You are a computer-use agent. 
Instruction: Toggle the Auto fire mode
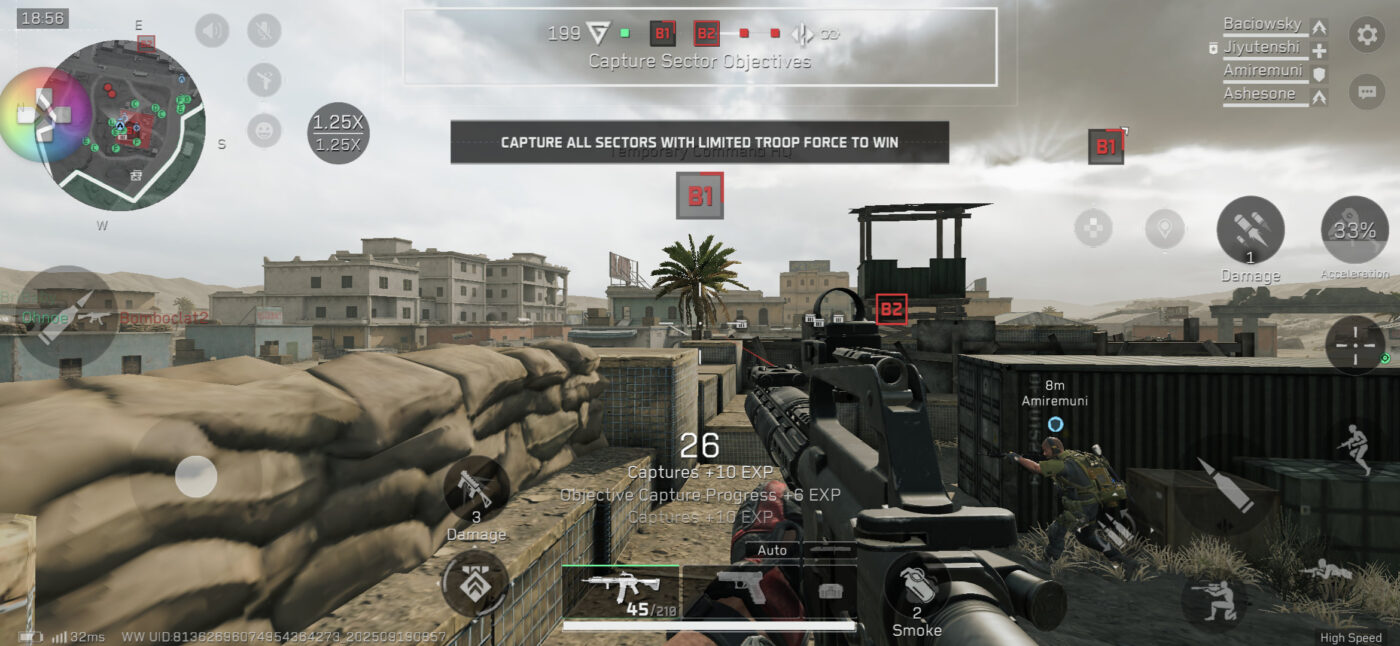[x=772, y=550]
